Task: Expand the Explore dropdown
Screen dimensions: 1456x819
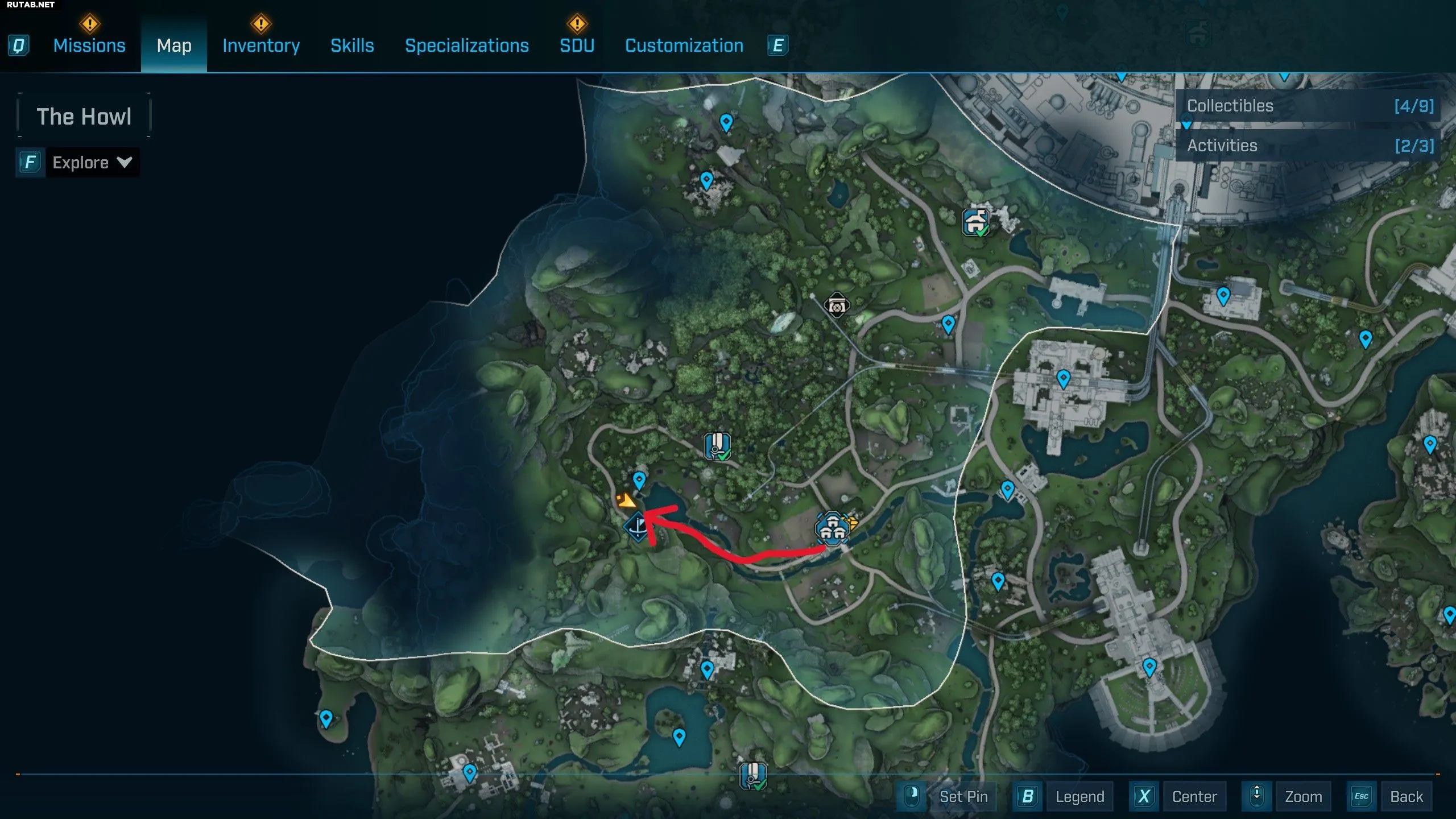Action: tap(92, 163)
